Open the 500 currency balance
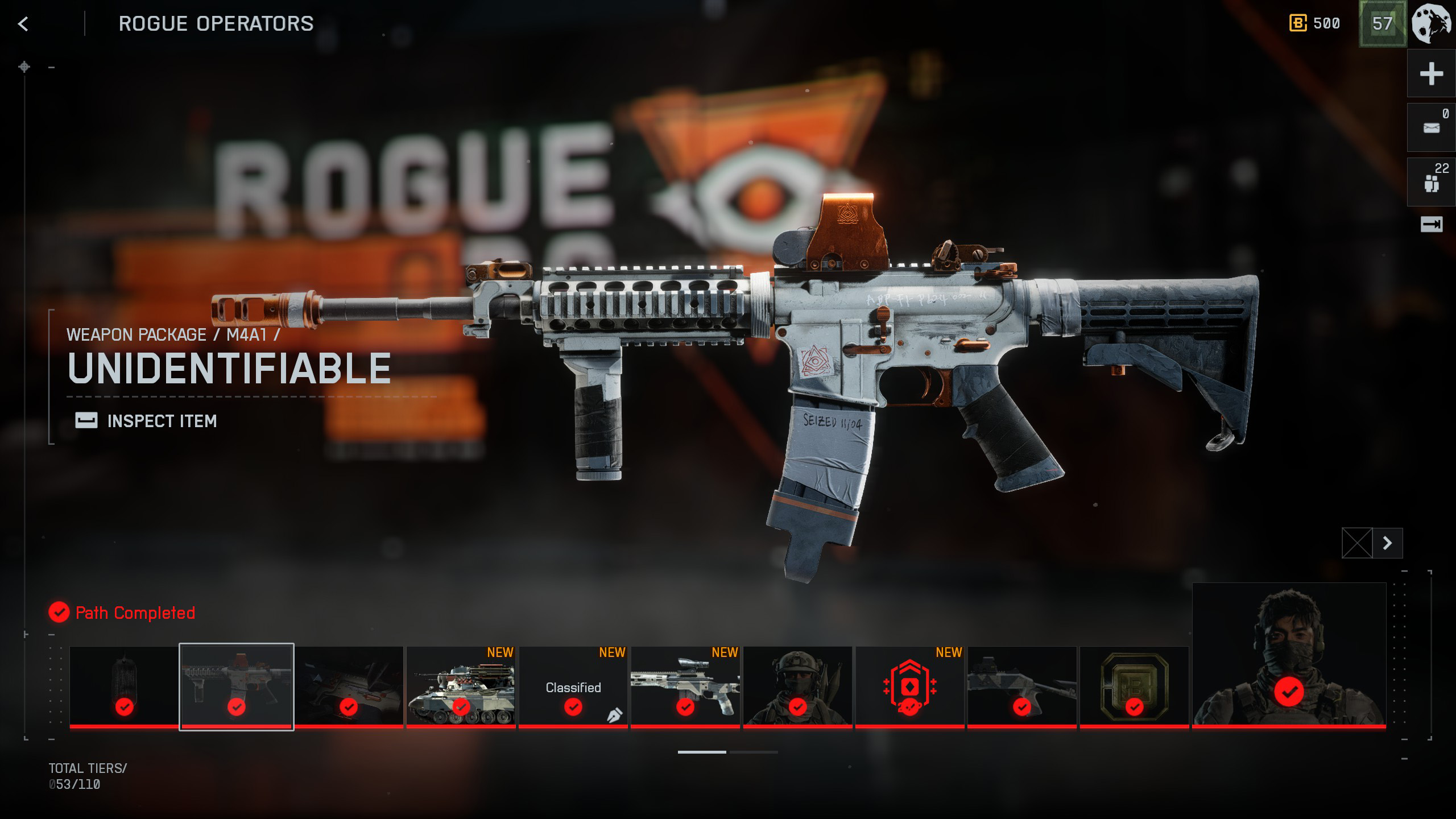Image resolution: width=1456 pixels, height=819 pixels. pos(1315,24)
